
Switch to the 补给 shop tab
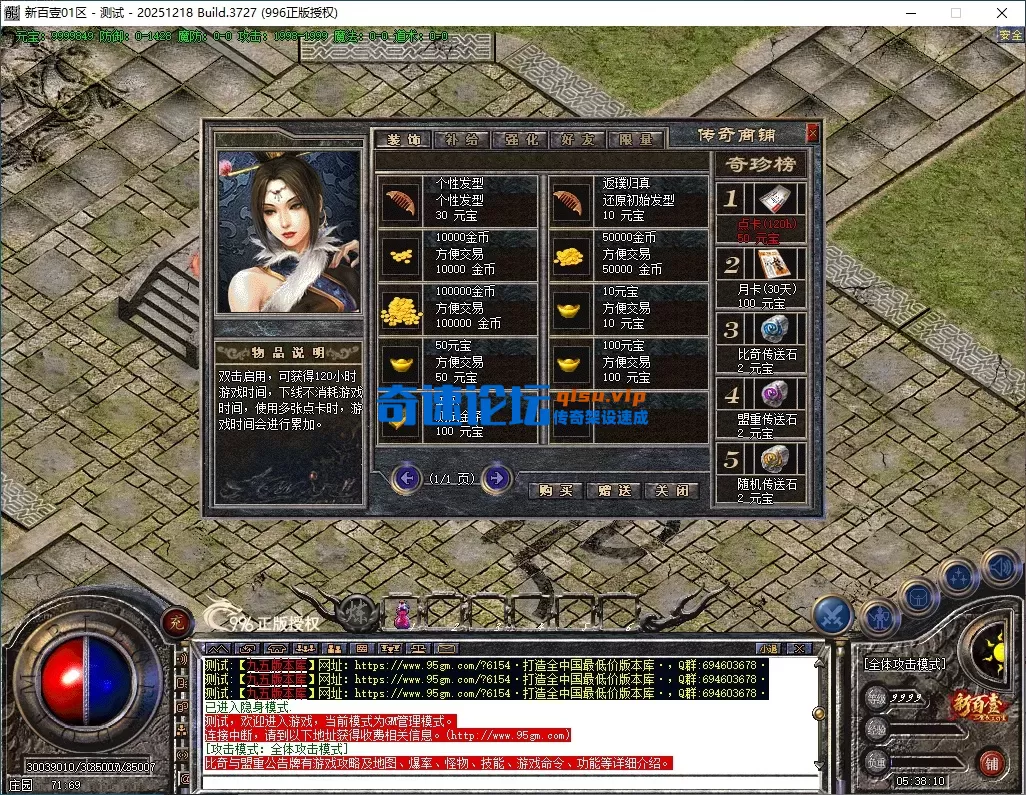[461, 140]
